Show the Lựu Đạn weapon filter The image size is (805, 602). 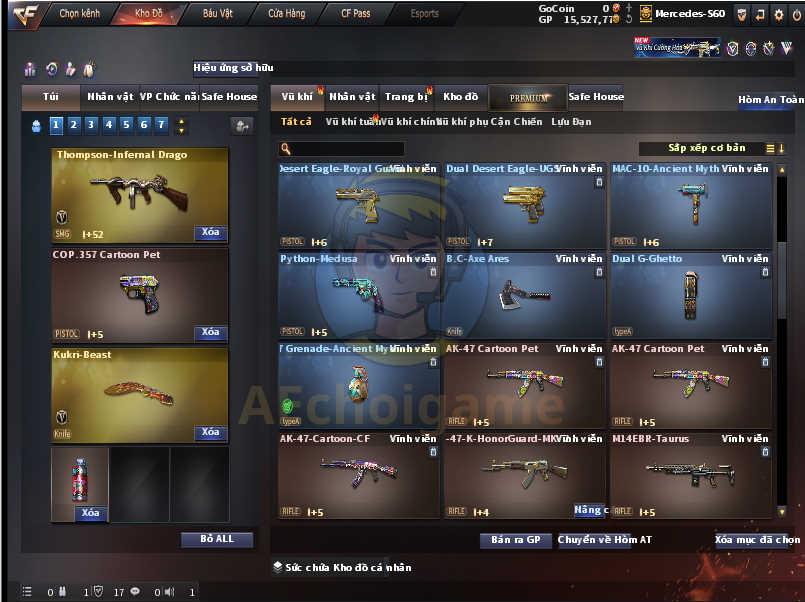(571, 122)
